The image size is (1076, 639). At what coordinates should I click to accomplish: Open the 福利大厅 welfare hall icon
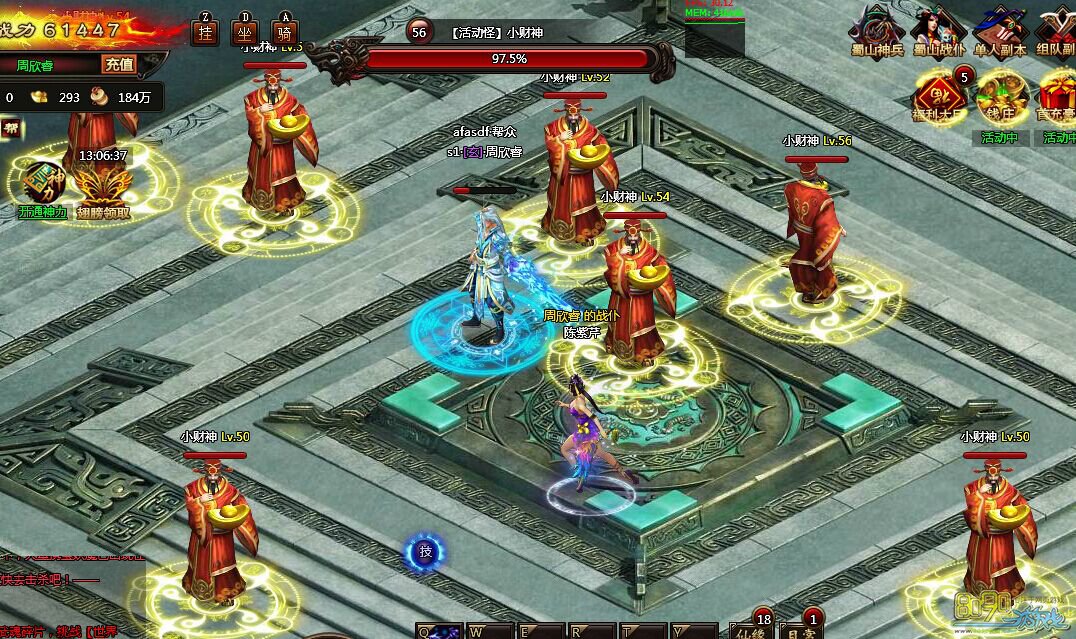[940, 97]
